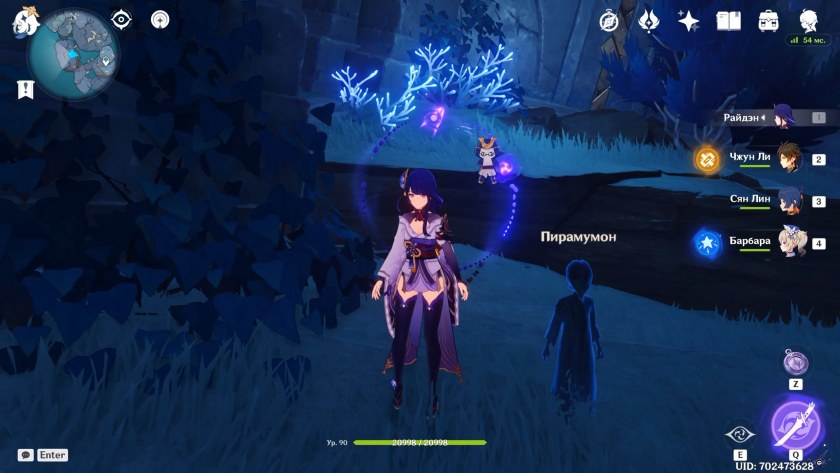Activate the Electro eye elemental skill
This screenshot has height=473, width=840.
coord(738,435)
